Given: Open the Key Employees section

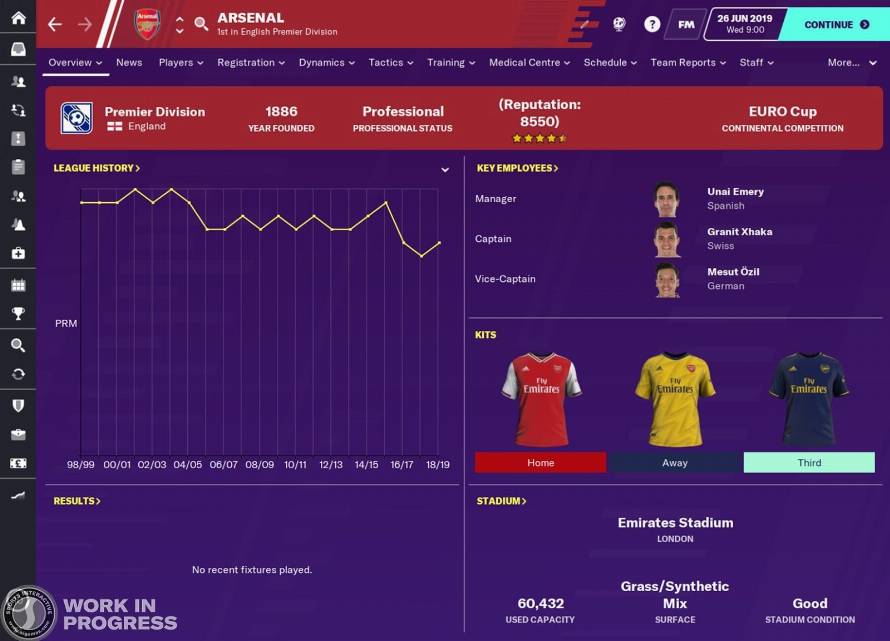Looking at the screenshot, I should pos(517,168).
